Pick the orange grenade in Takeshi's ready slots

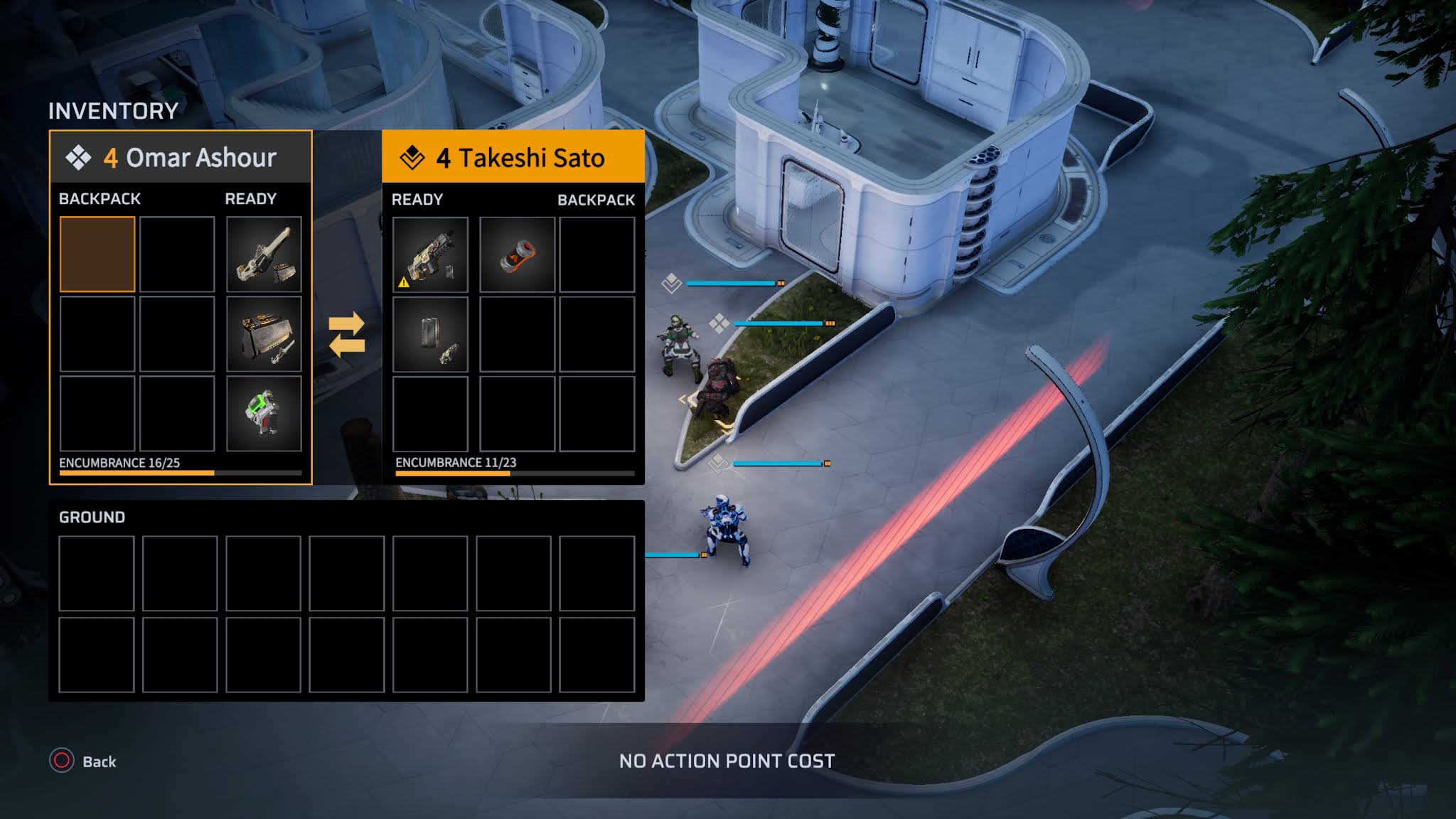[517, 255]
